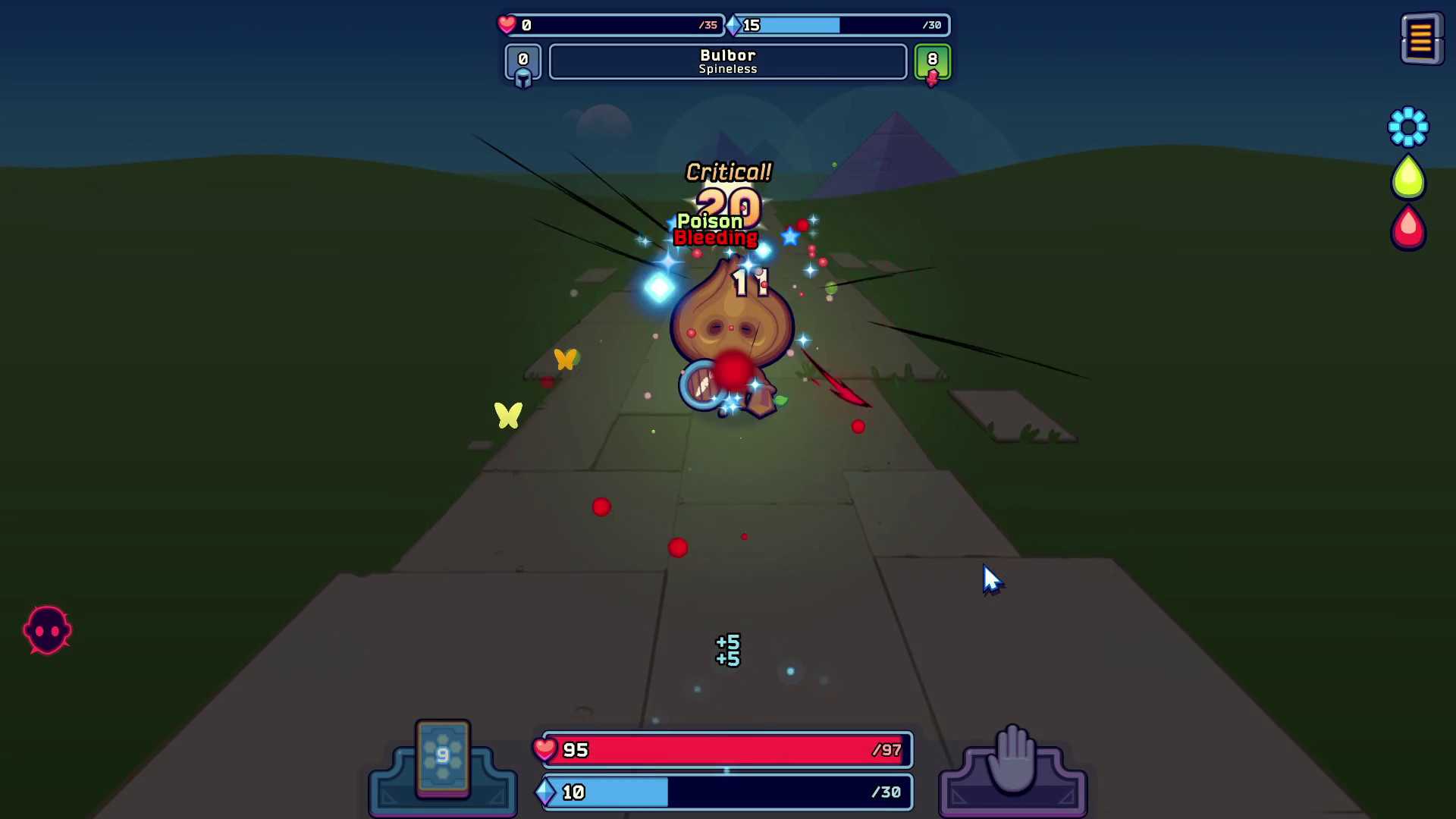1456x819 pixels.
Task: Click the helmet armor counter showing 0
Action: coord(522,62)
